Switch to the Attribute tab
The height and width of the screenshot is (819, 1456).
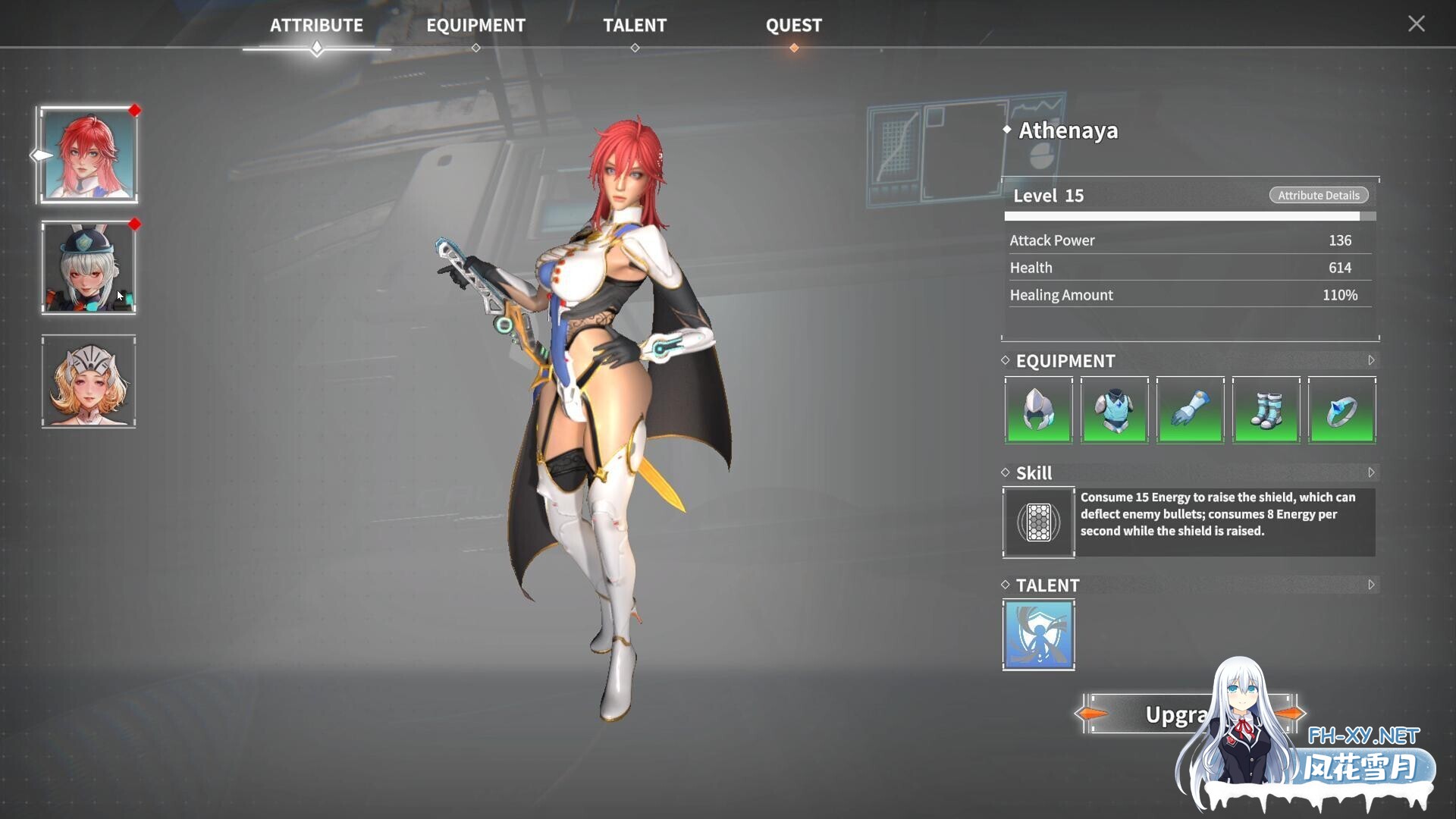[x=316, y=26]
